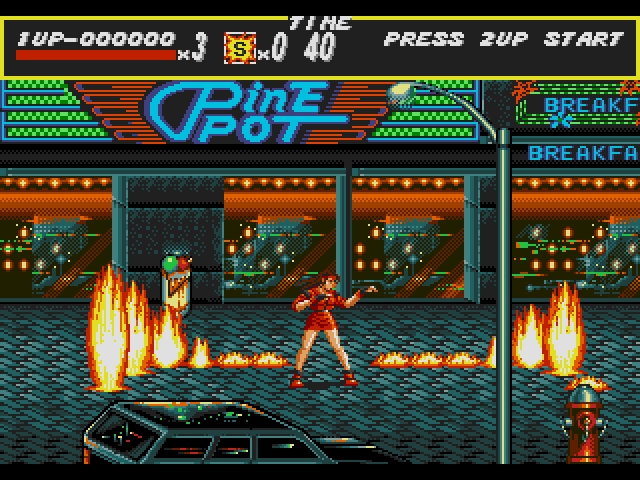Click the special attack S icon
This screenshot has width=640, height=480.
click(x=239, y=47)
